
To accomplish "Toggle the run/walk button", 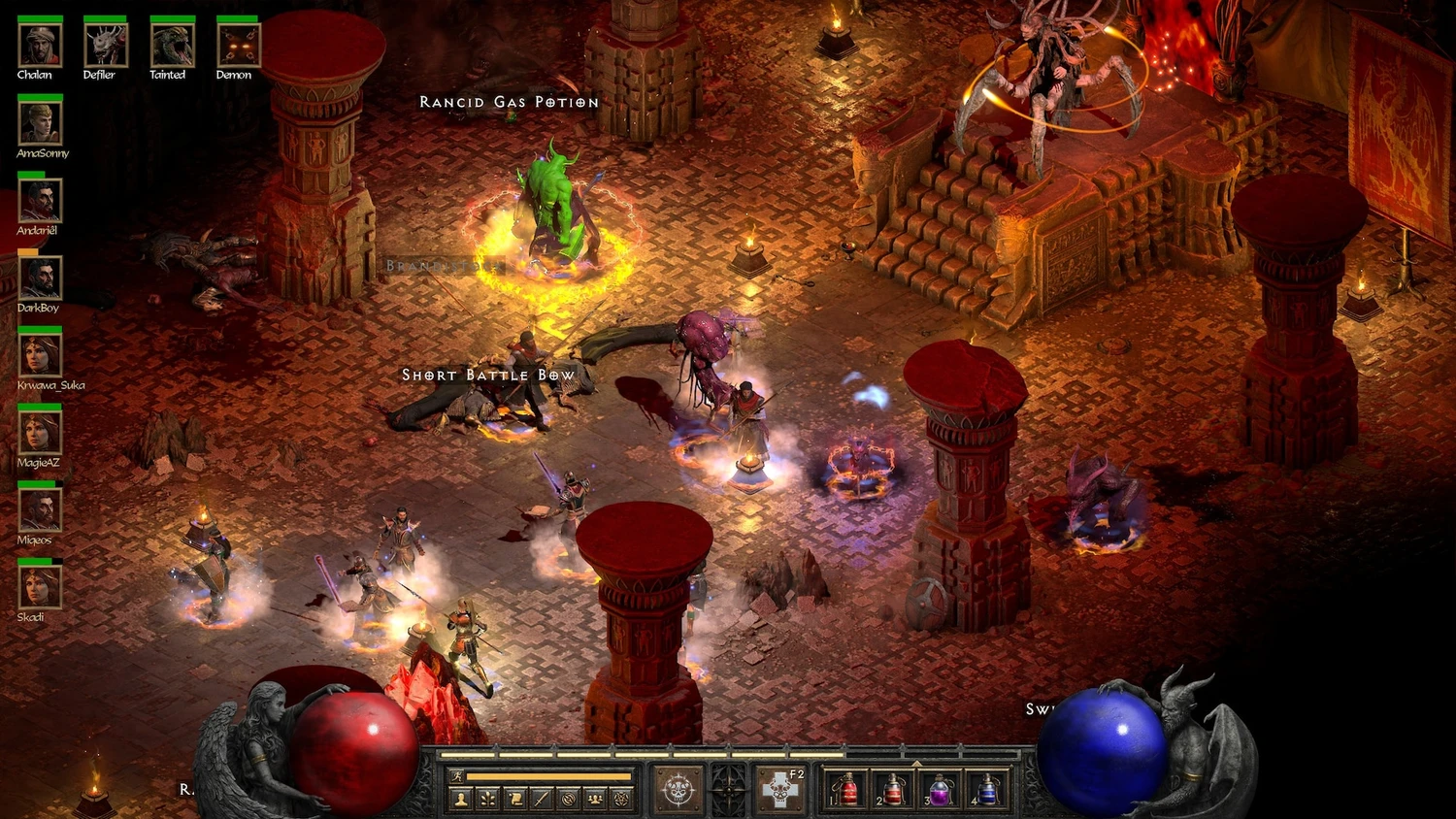I will point(457,776).
